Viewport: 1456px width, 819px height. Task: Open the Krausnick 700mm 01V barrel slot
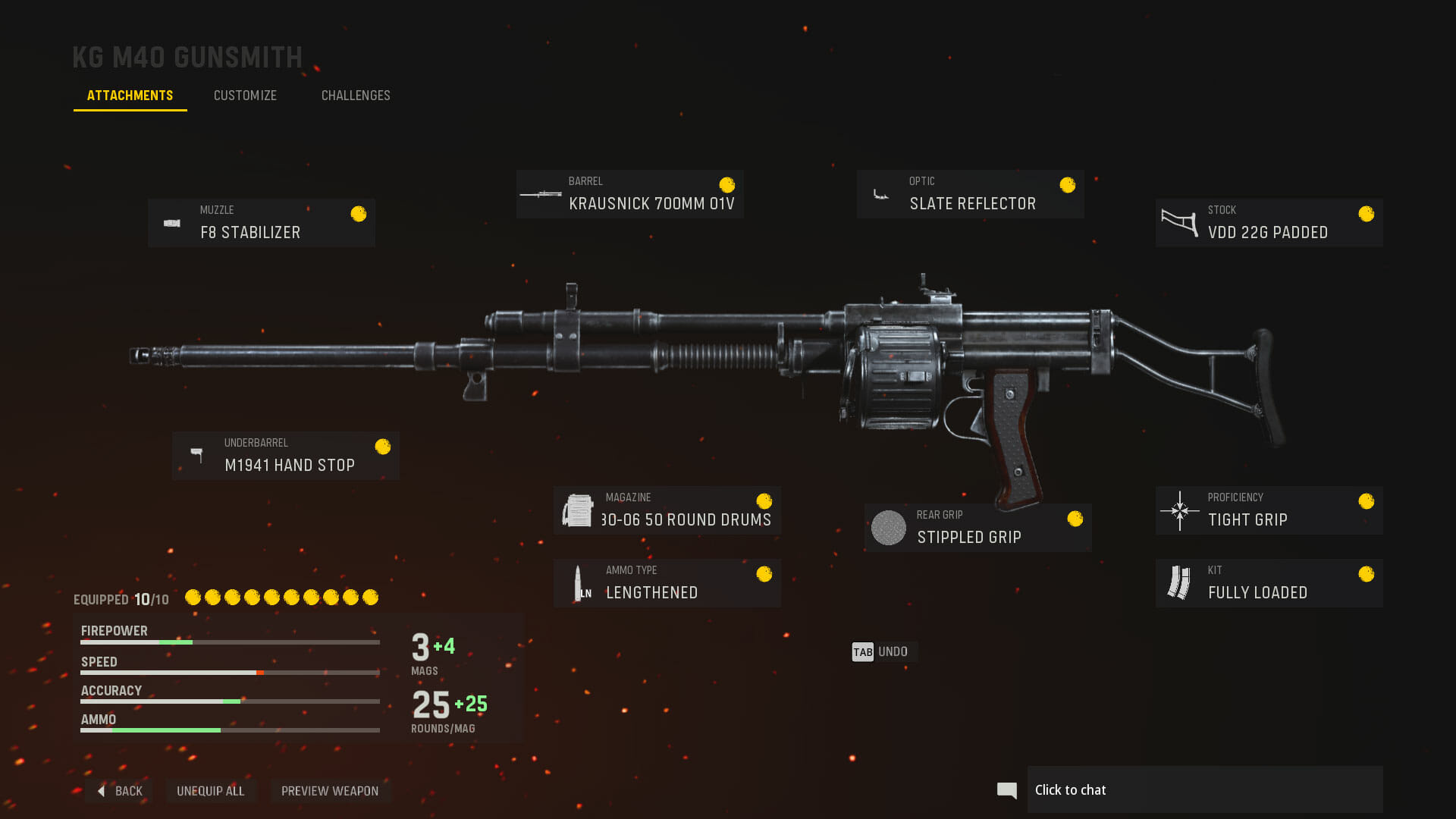(629, 194)
